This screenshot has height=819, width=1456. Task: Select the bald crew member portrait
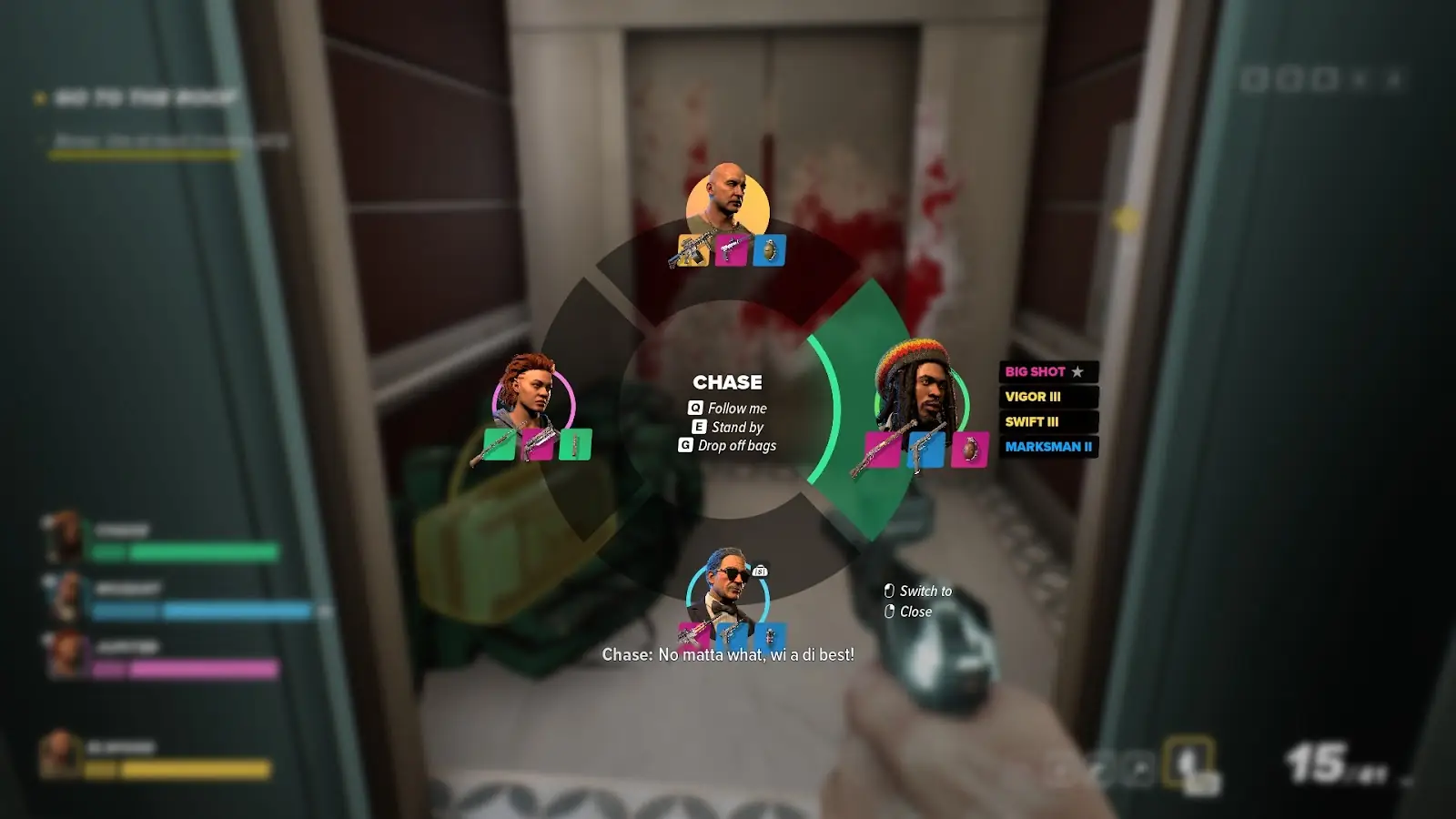tap(726, 198)
